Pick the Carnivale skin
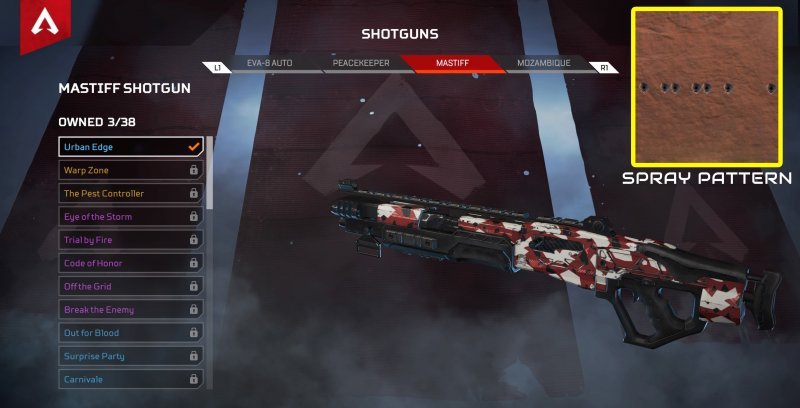The height and width of the screenshot is (408, 800). (x=131, y=379)
